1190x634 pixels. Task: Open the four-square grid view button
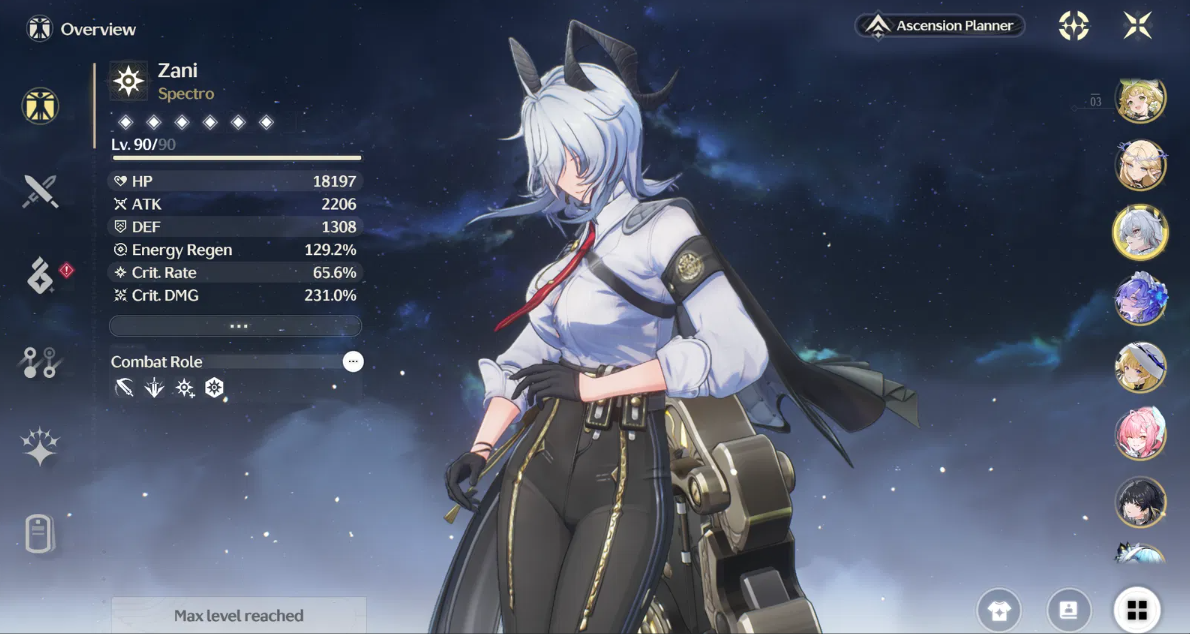[x=1137, y=610]
